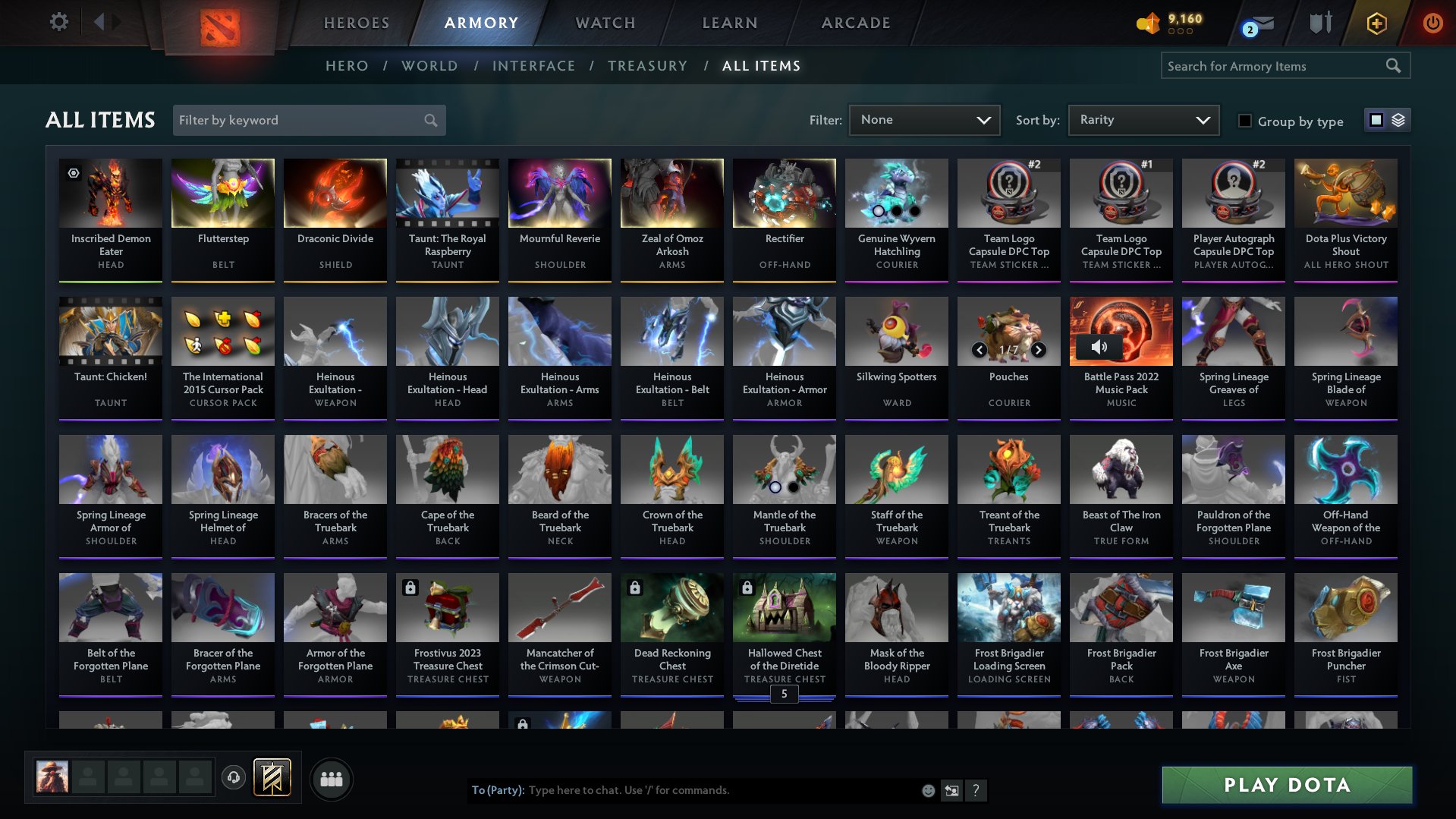Unmute the Battle Pass 2022 Music Pack
The width and height of the screenshot is (1456, 819).
click(1098, 346)
